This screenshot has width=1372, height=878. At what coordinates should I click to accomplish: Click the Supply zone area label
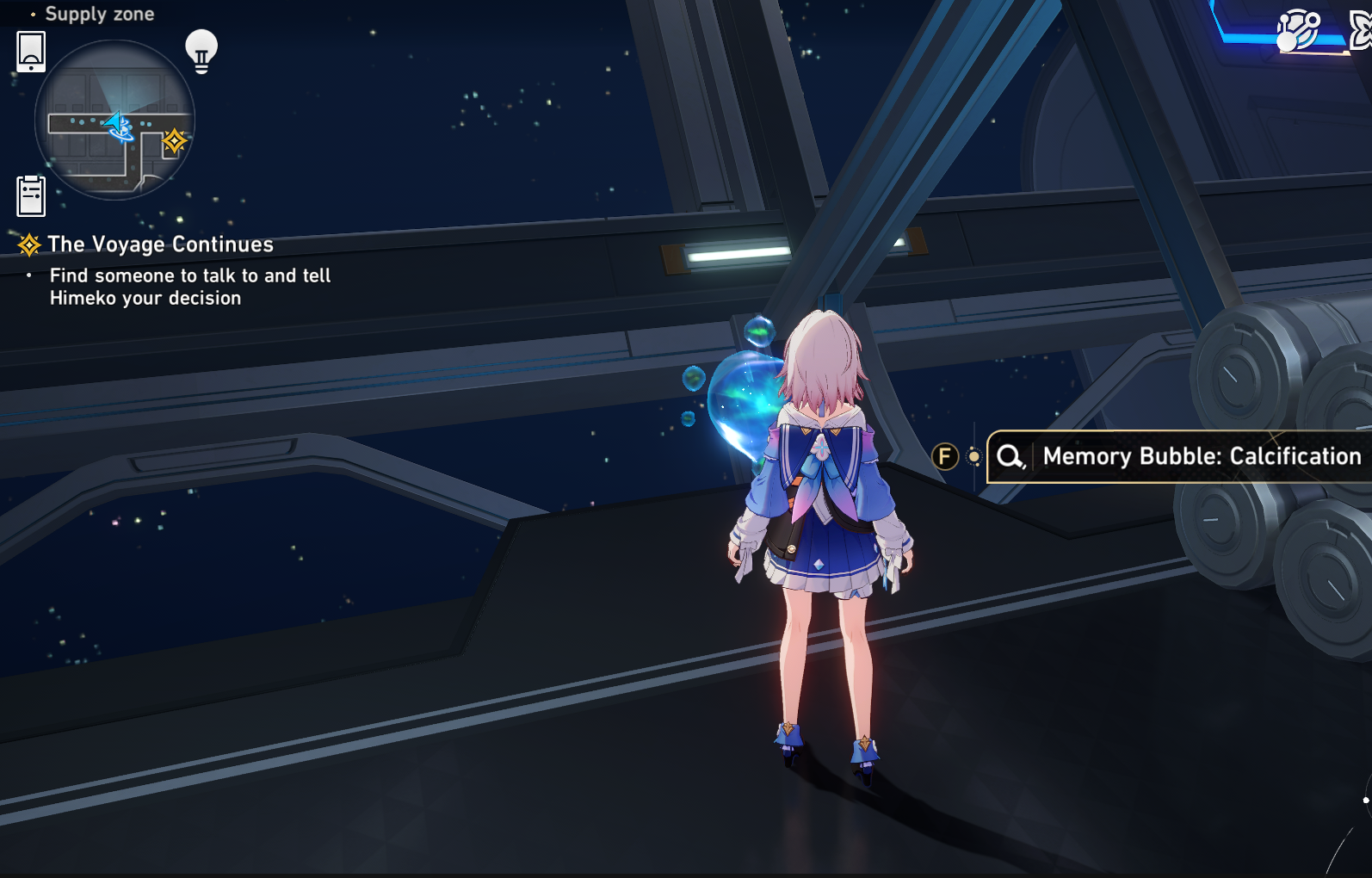point(101,14)
